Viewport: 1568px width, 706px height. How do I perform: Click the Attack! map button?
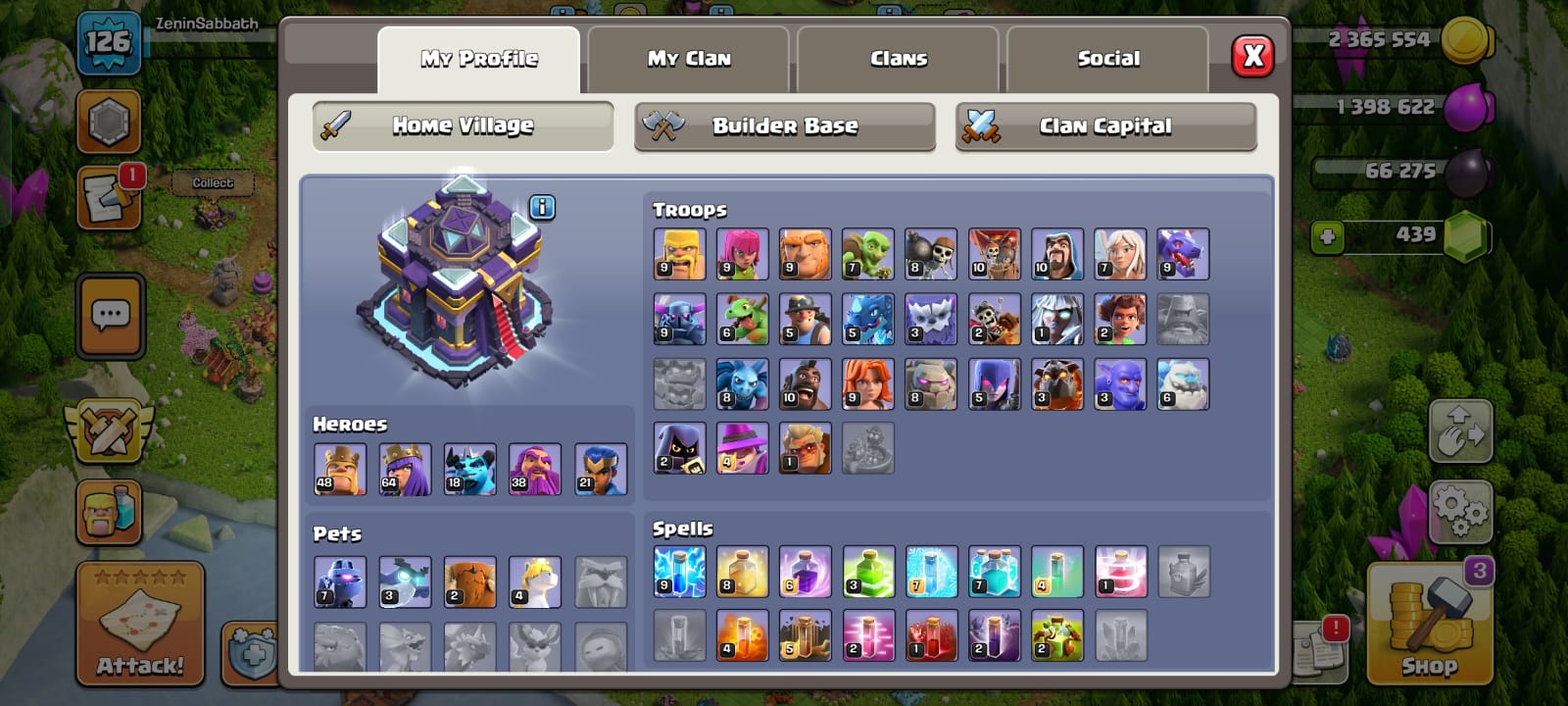(x=140, y=623)
